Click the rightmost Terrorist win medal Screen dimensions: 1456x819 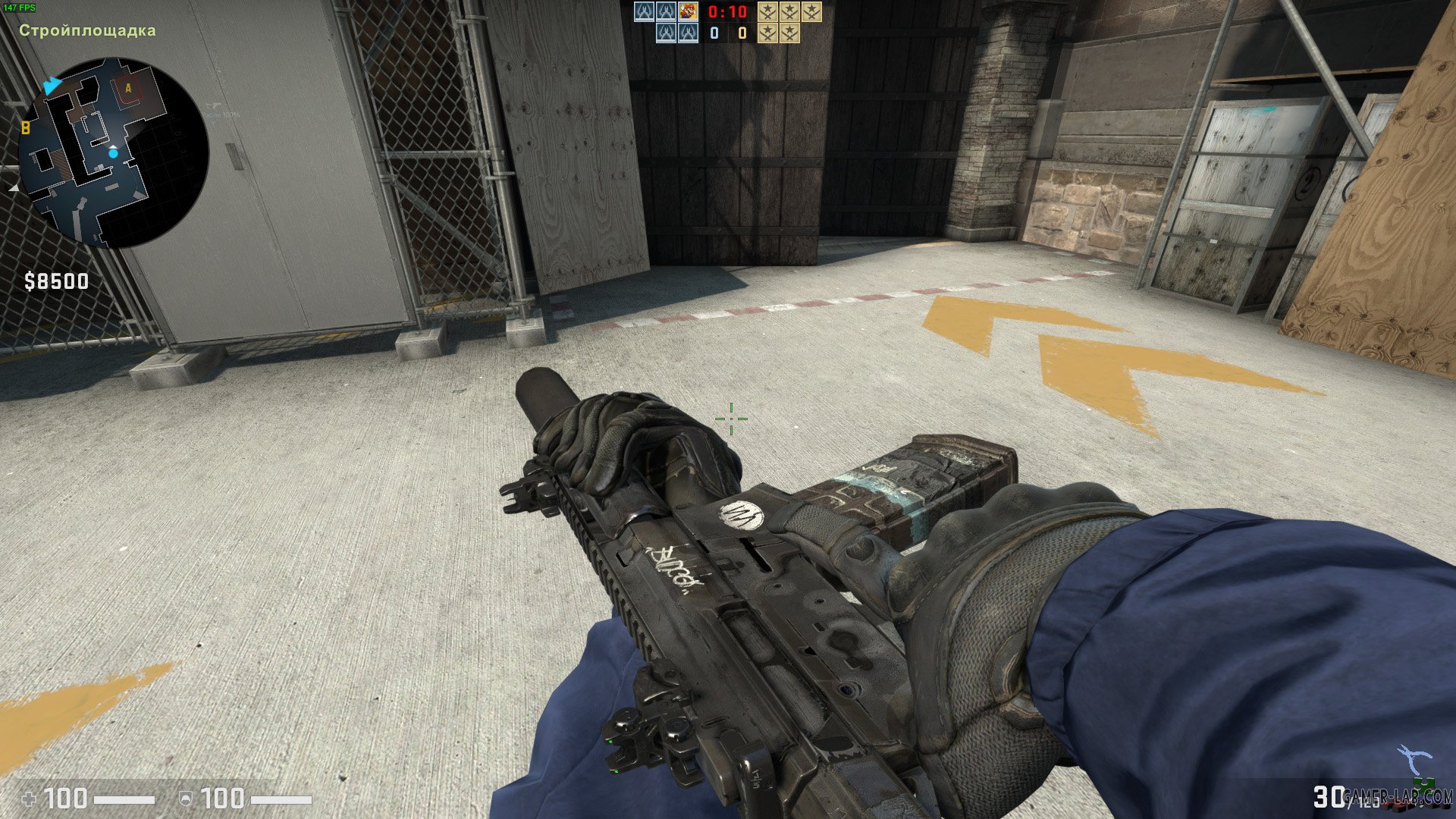pyautogui.click(x=812, y=11)
